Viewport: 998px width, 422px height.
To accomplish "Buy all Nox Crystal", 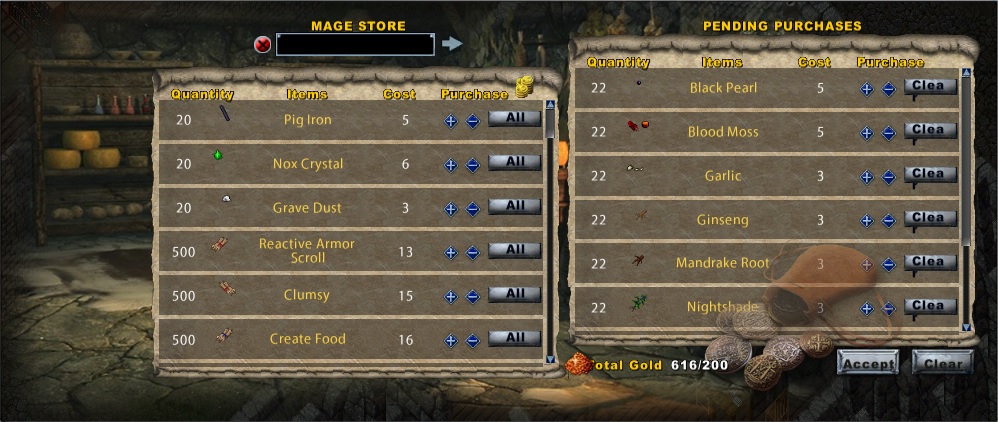I will tap(514, 162).
